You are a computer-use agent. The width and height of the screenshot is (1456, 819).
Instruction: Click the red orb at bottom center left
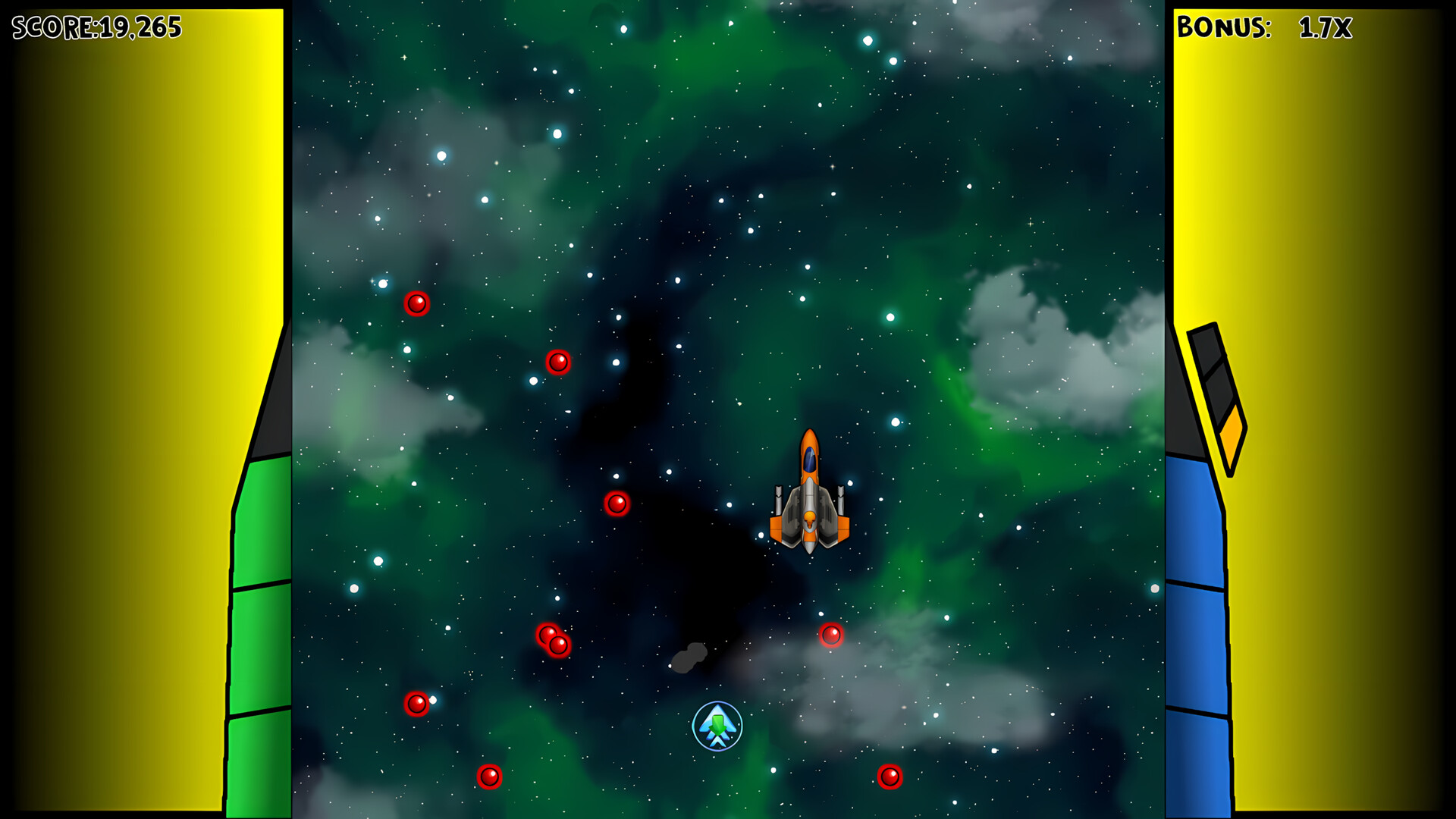click(x=489, y=776)
